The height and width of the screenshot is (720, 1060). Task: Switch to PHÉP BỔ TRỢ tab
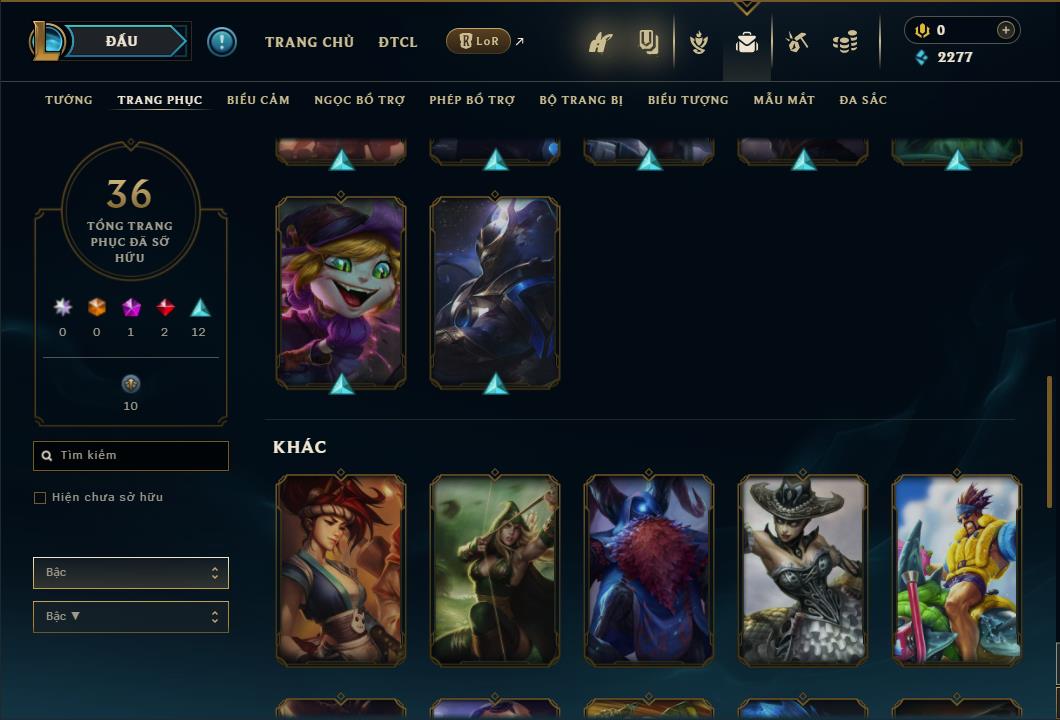pos(472,100)
